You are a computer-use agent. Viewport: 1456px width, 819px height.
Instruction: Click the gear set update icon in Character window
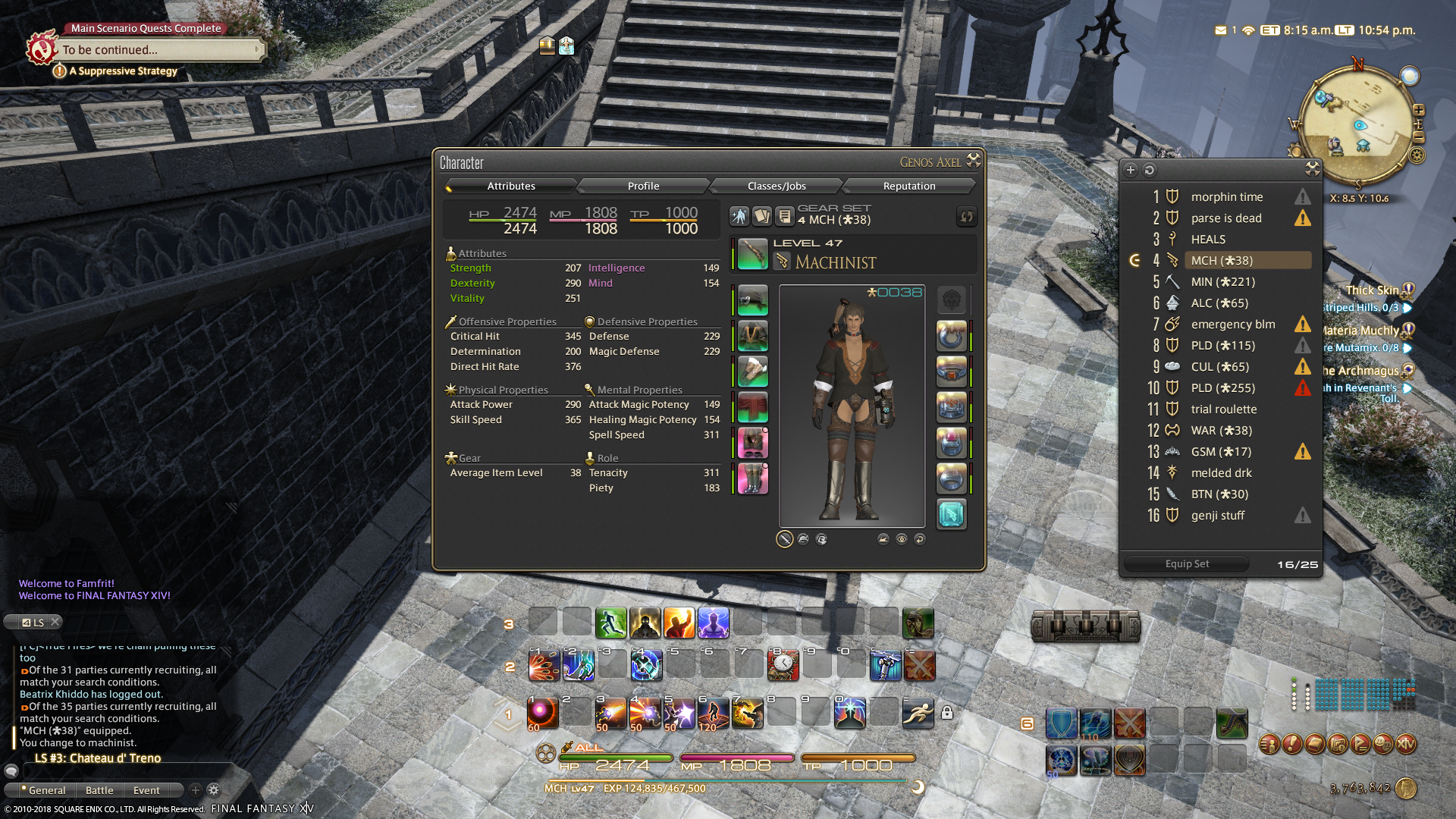point(966,217)
